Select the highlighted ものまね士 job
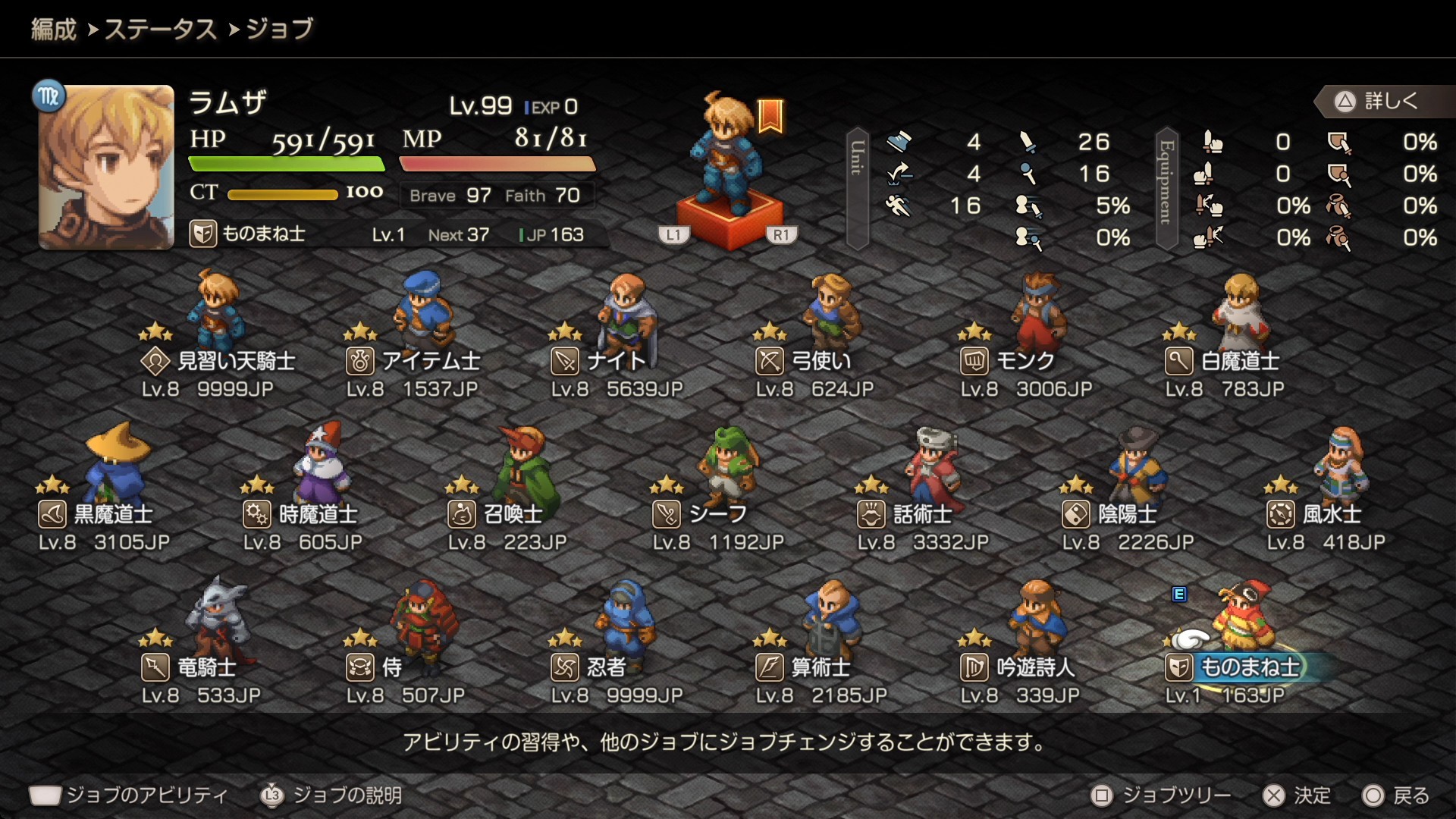The height and width of the screenshot is (819, 1456). pyautogui.click(x=1233, y=667)
